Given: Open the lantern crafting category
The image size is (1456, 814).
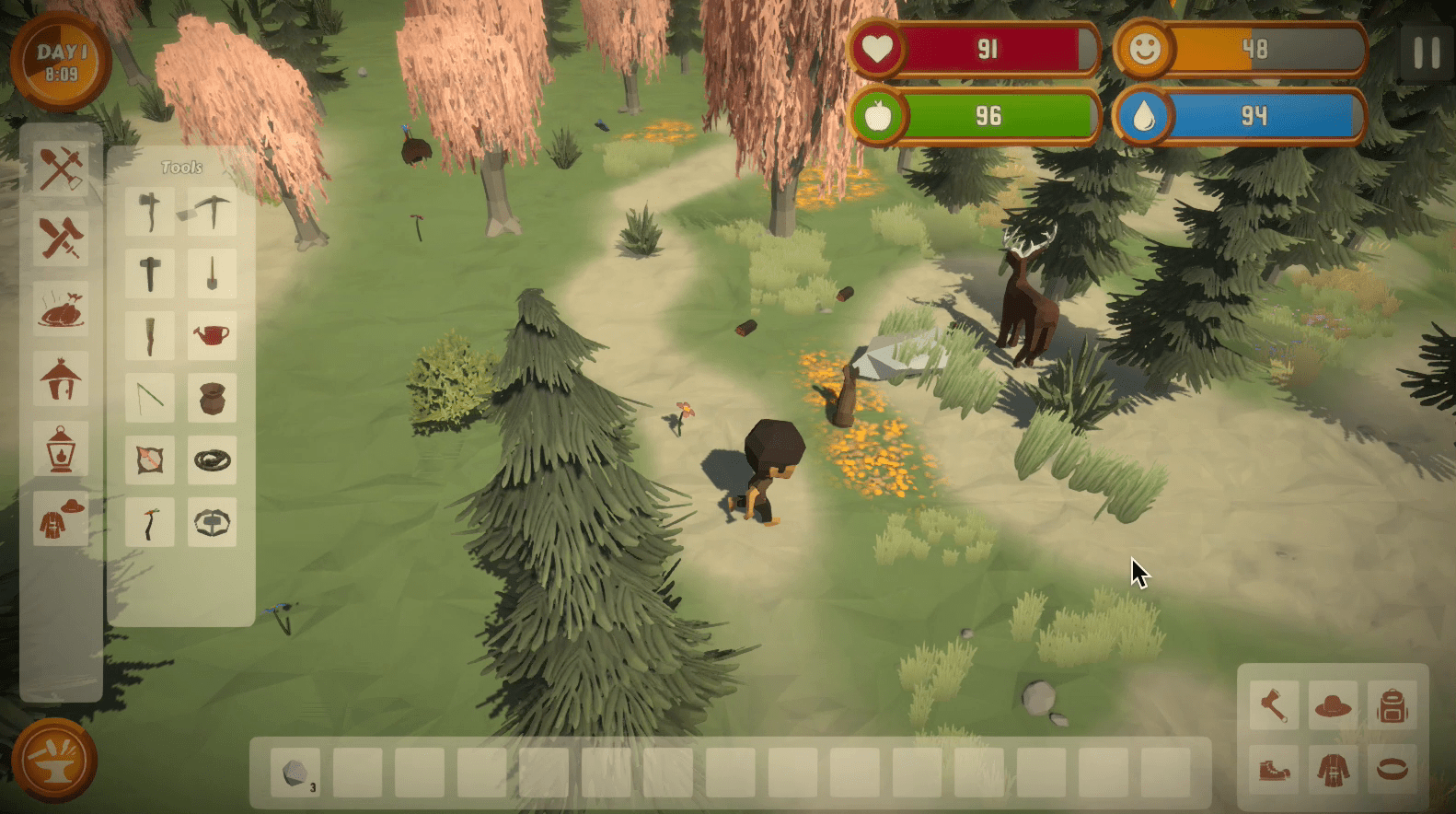Looking at the screenshot, I should coord(61,448).
